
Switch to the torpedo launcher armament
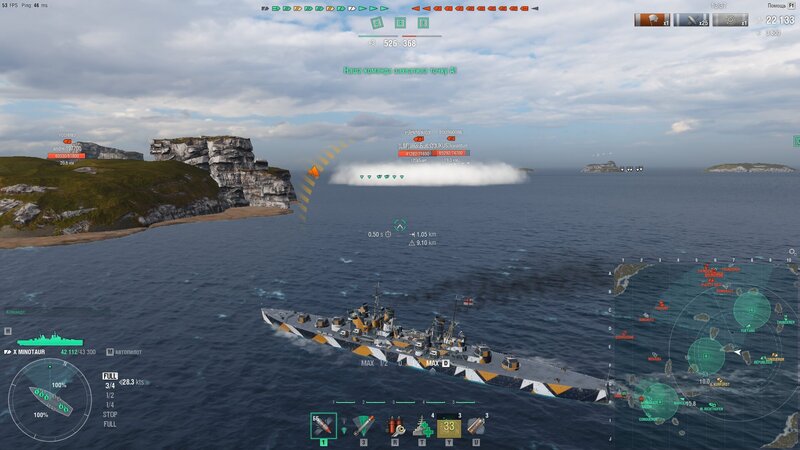coord(363,426)
